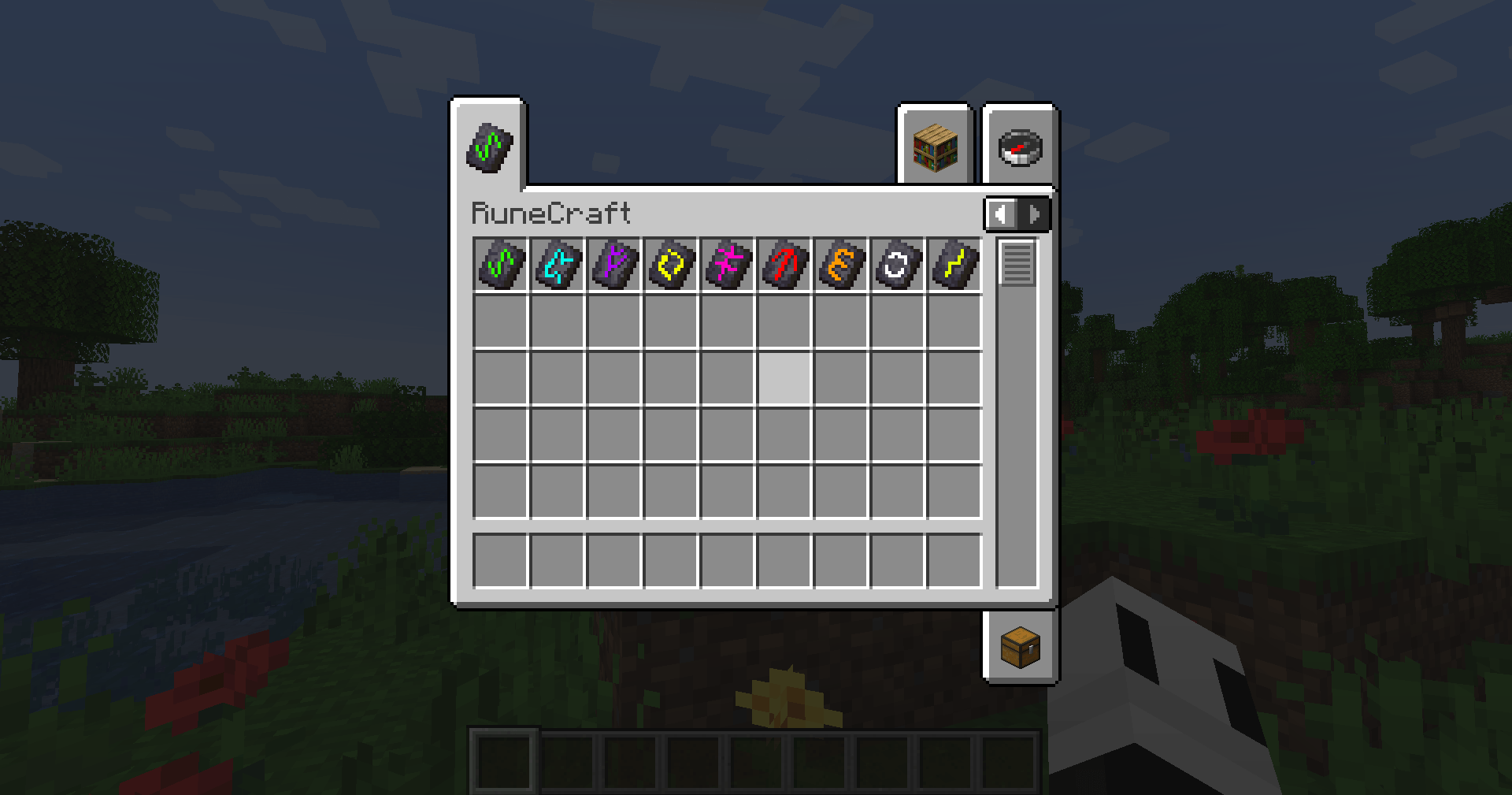Select an empty slot in the bottom row
The width and height of the screenshot is (1512, 795).
click(502, 559)
